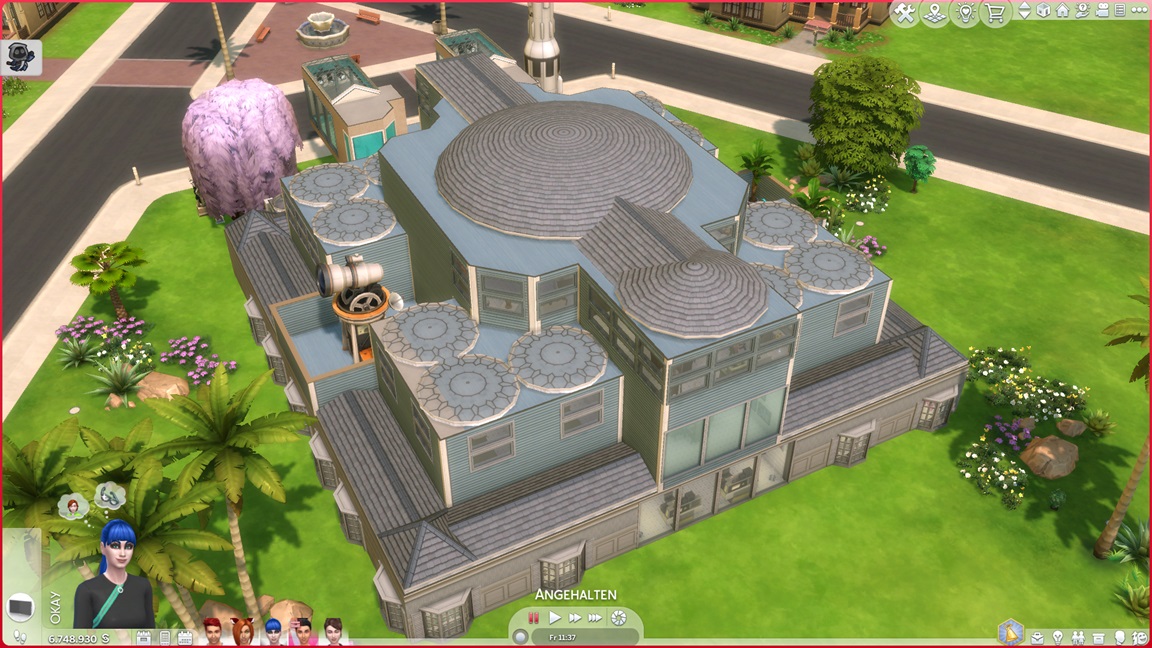Resume game at normal play speed

click(555, 618)
